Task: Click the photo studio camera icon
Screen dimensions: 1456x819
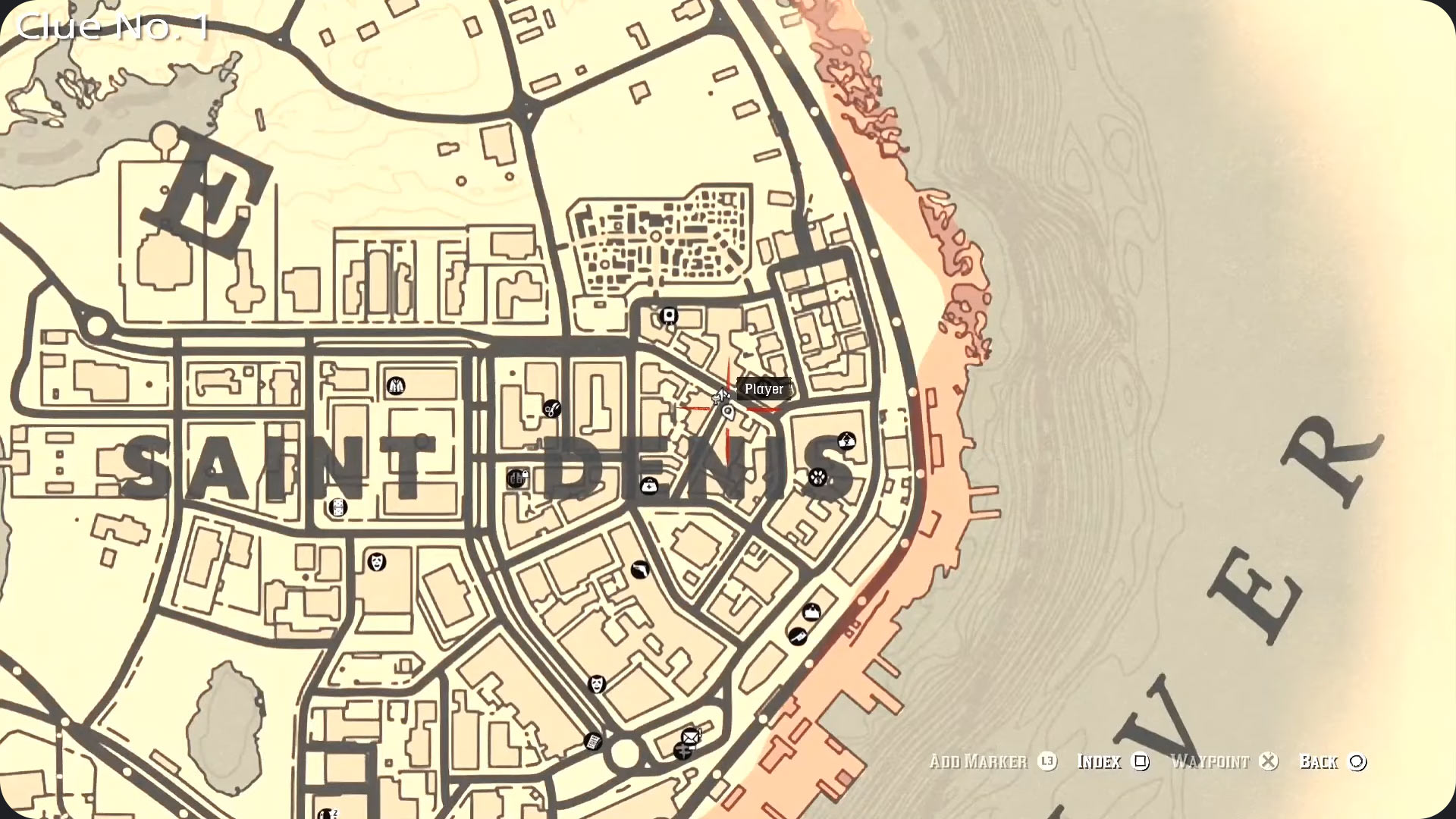Action: point(668,316)
